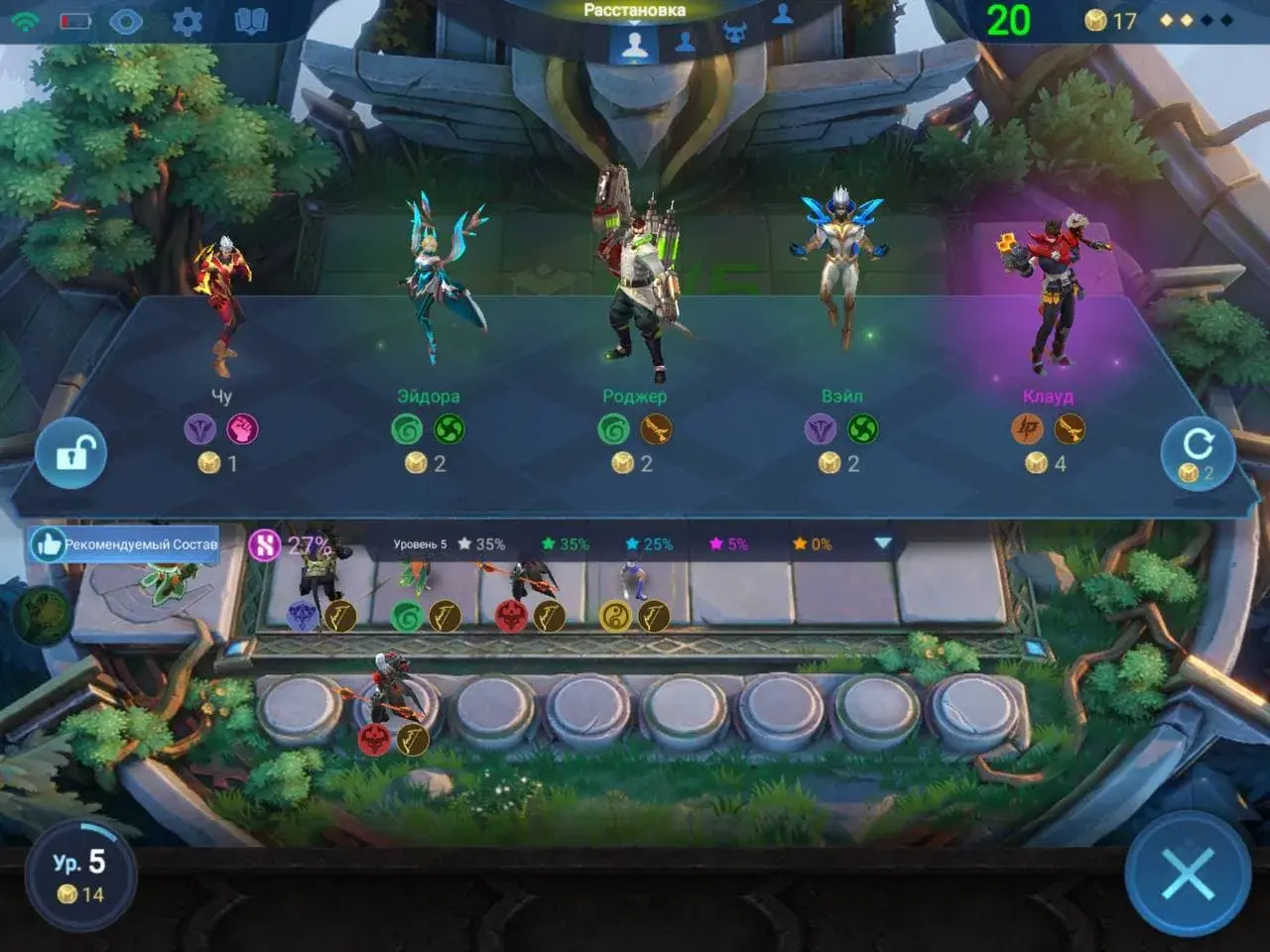
Task: Toggle the shop lock padlock button
Action: [x=71, y=453]
